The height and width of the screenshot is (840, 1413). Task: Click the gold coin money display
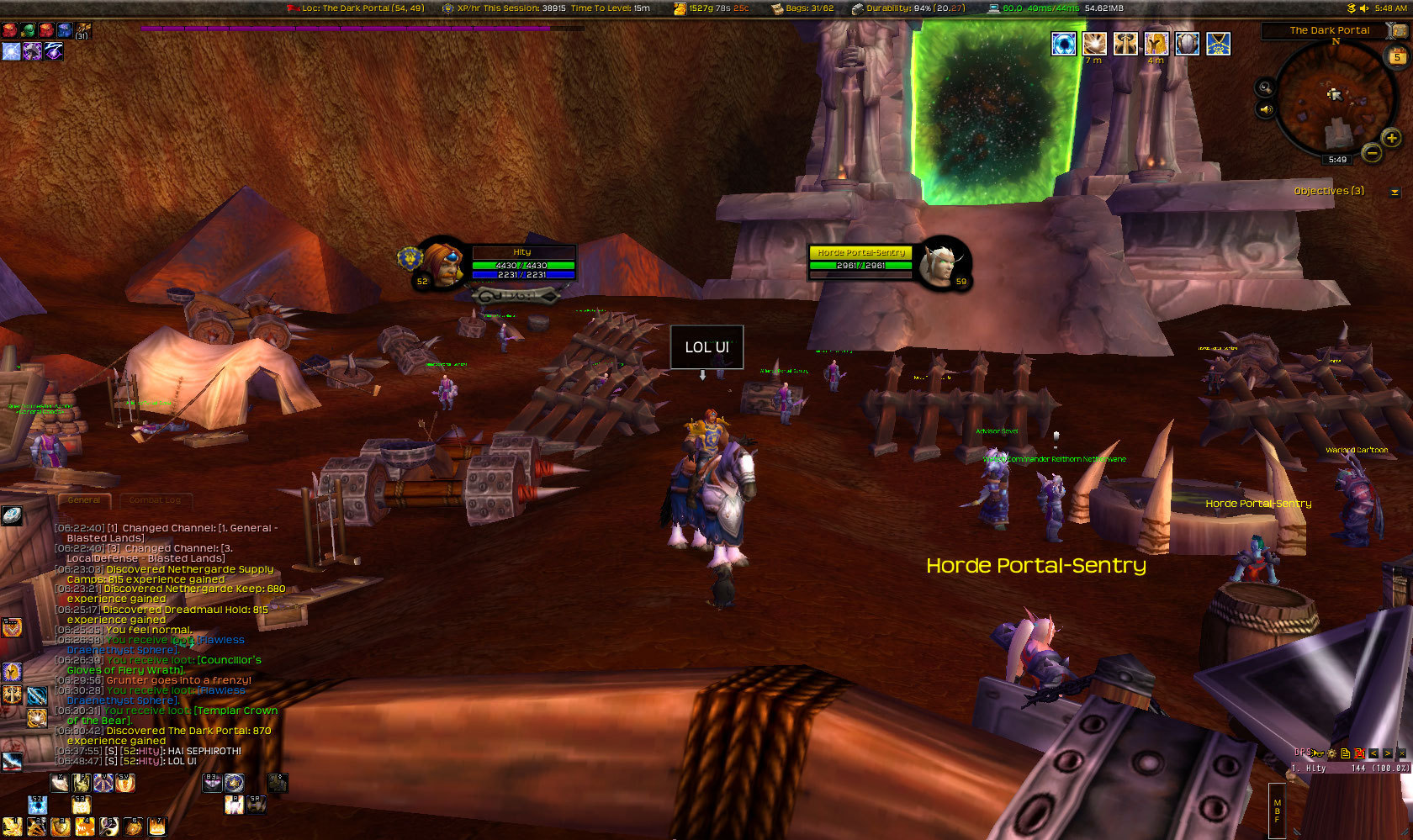tap(711, 8)
